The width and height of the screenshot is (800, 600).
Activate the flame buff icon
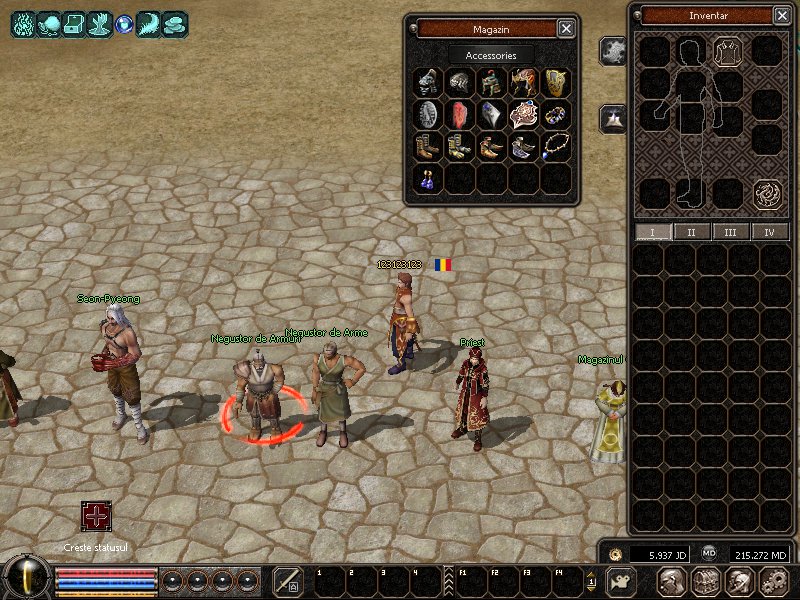(x=22, y=24)
